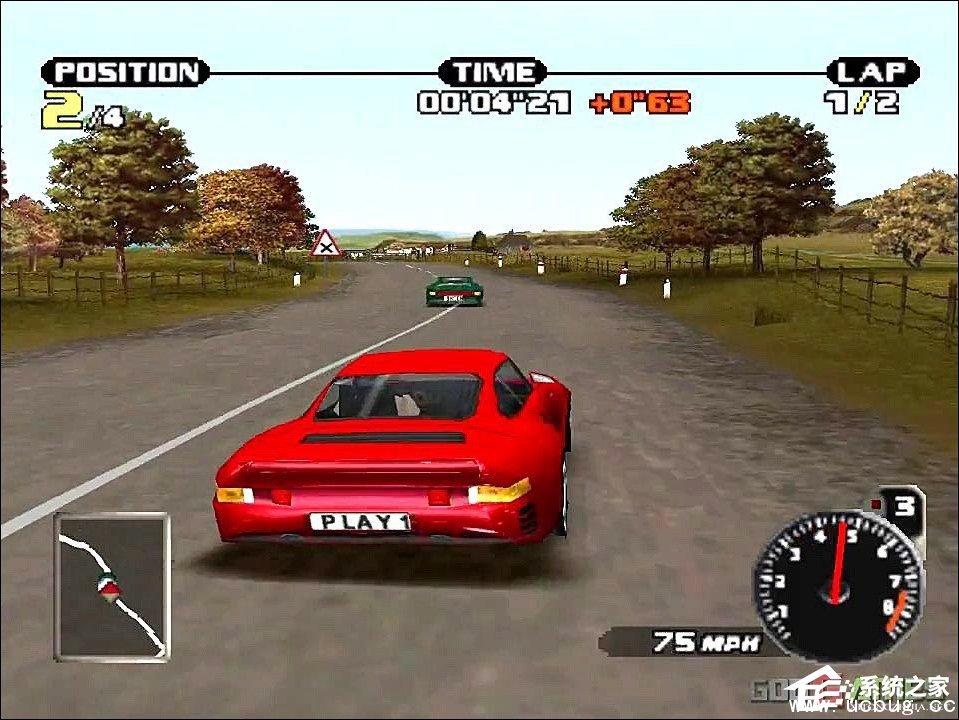Screen dimensions: 959x720
Task: Click the track minimap
Action: pyautogui.click(x=112, y=587)
